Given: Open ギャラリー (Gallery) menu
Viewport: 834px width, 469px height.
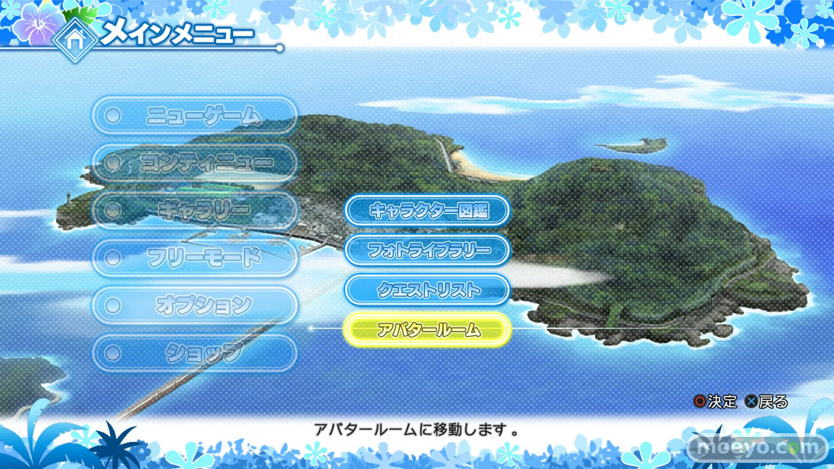Looking at the screenshot, I should pos(196,211).
